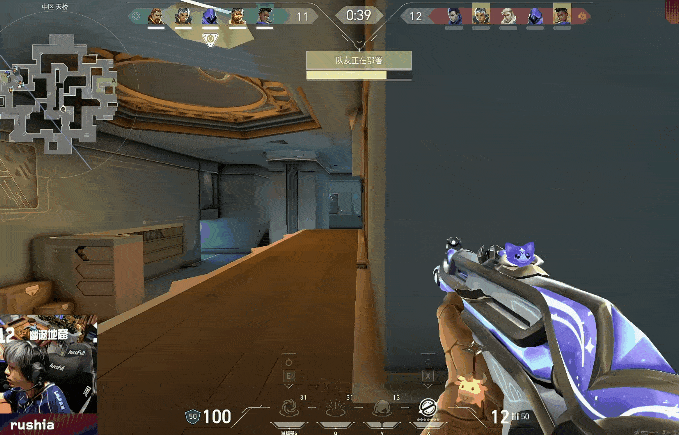Trigger the circular ultimate ability icon

pos(427,406)
